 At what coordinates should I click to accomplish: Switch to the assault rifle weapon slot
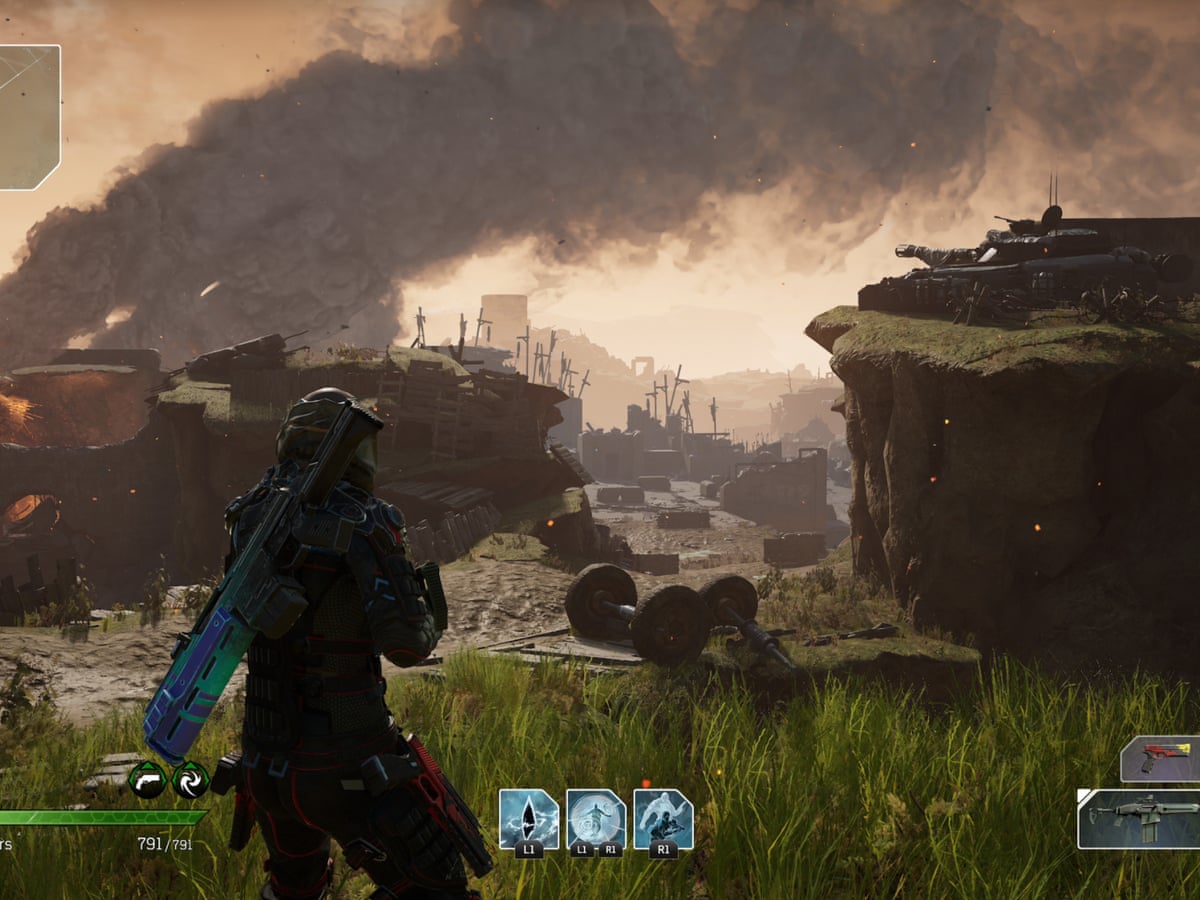[1140, 818]
